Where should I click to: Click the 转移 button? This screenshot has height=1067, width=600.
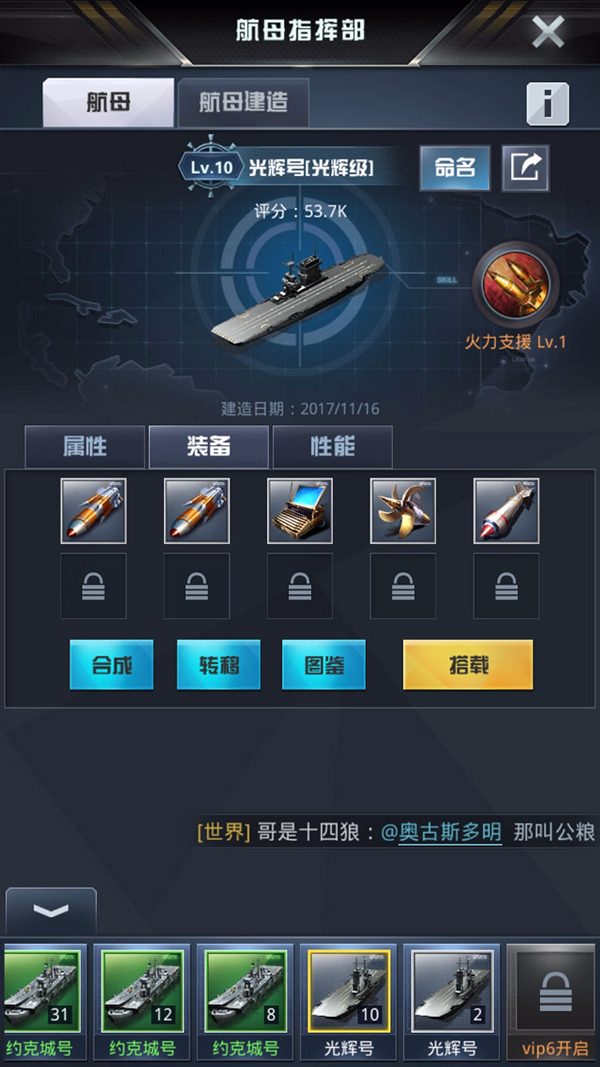(218, 664)
